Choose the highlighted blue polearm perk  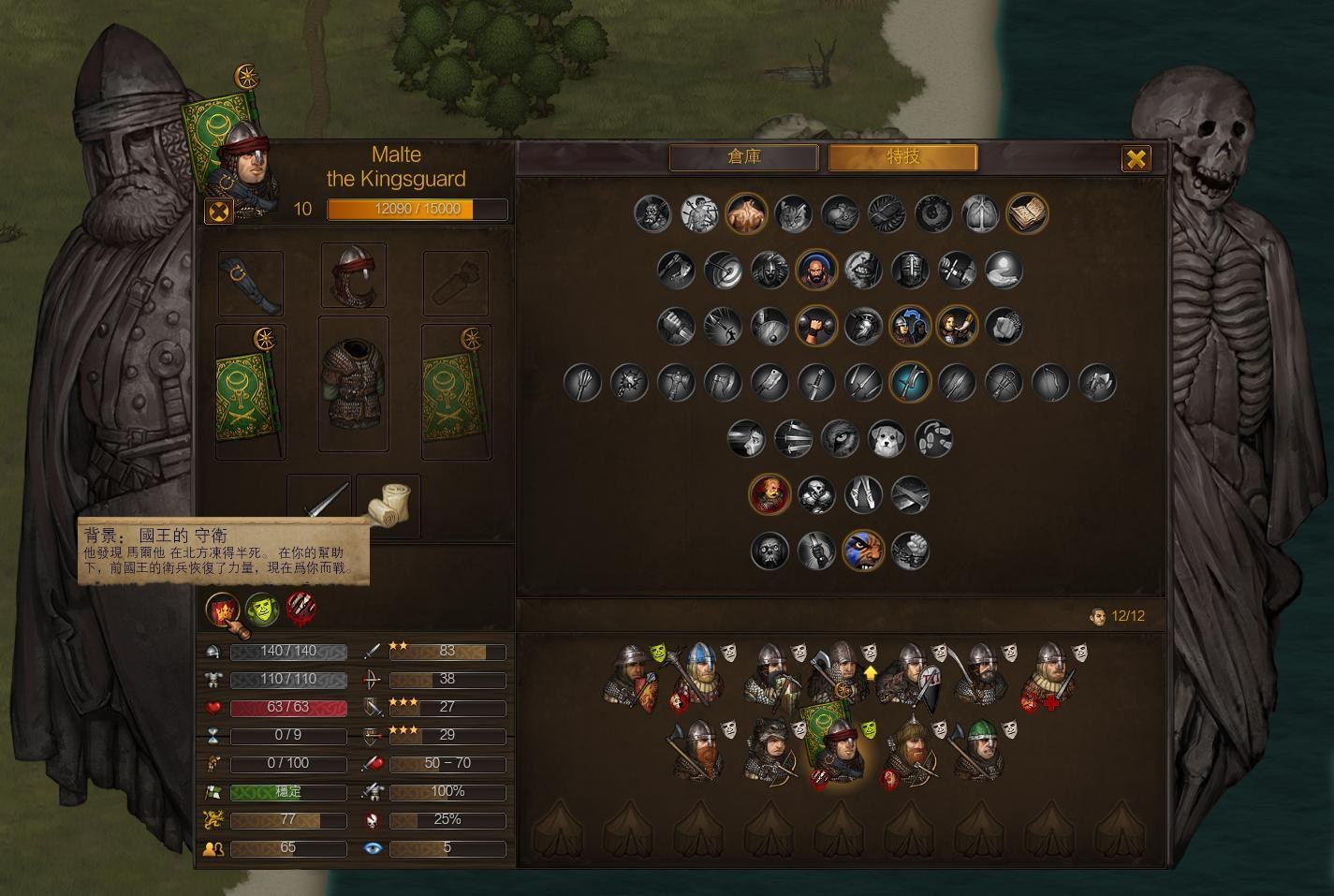(909, 383)
